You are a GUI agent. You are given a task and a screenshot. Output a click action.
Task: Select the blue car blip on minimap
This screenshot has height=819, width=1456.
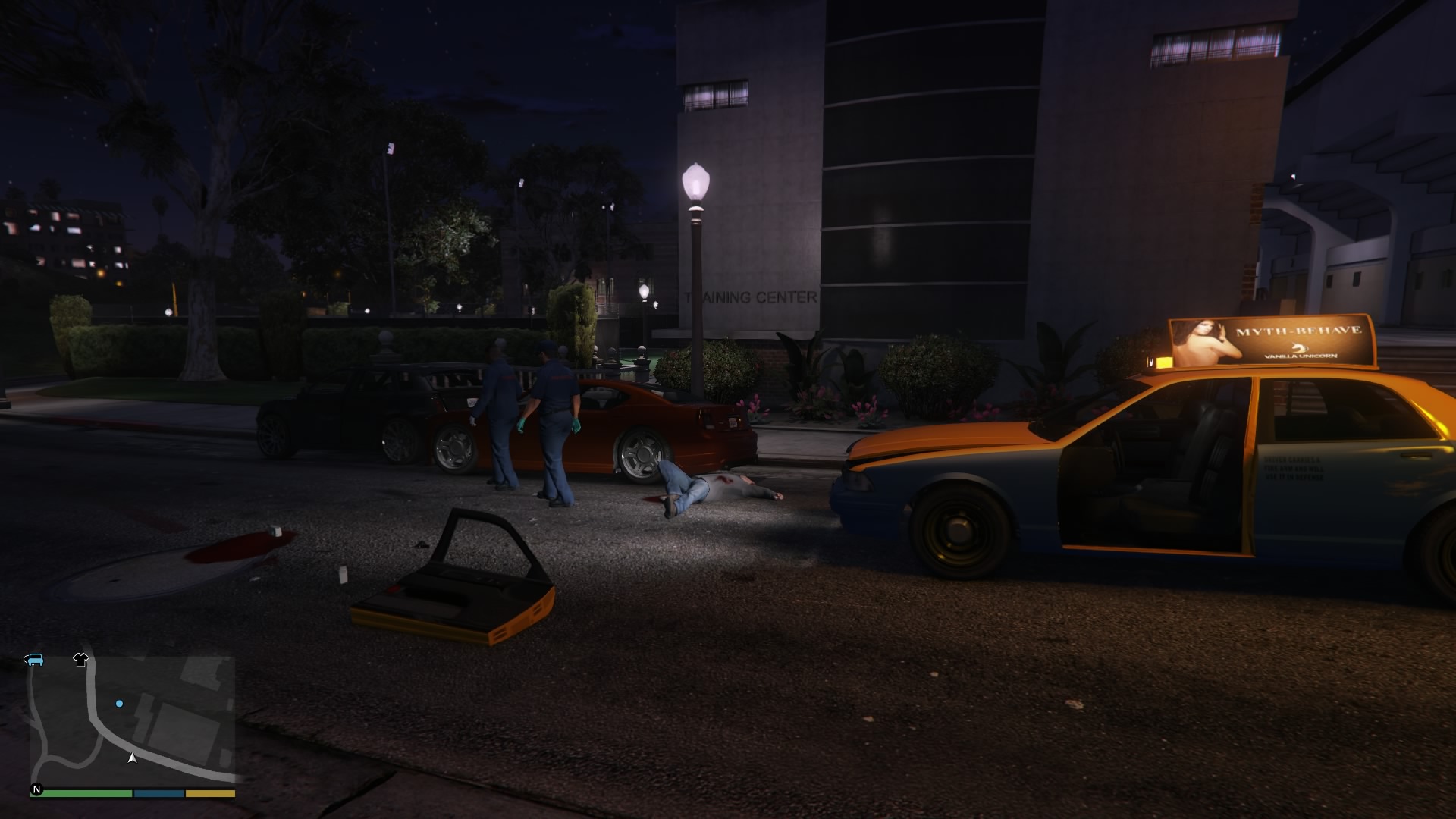point(33,659)
